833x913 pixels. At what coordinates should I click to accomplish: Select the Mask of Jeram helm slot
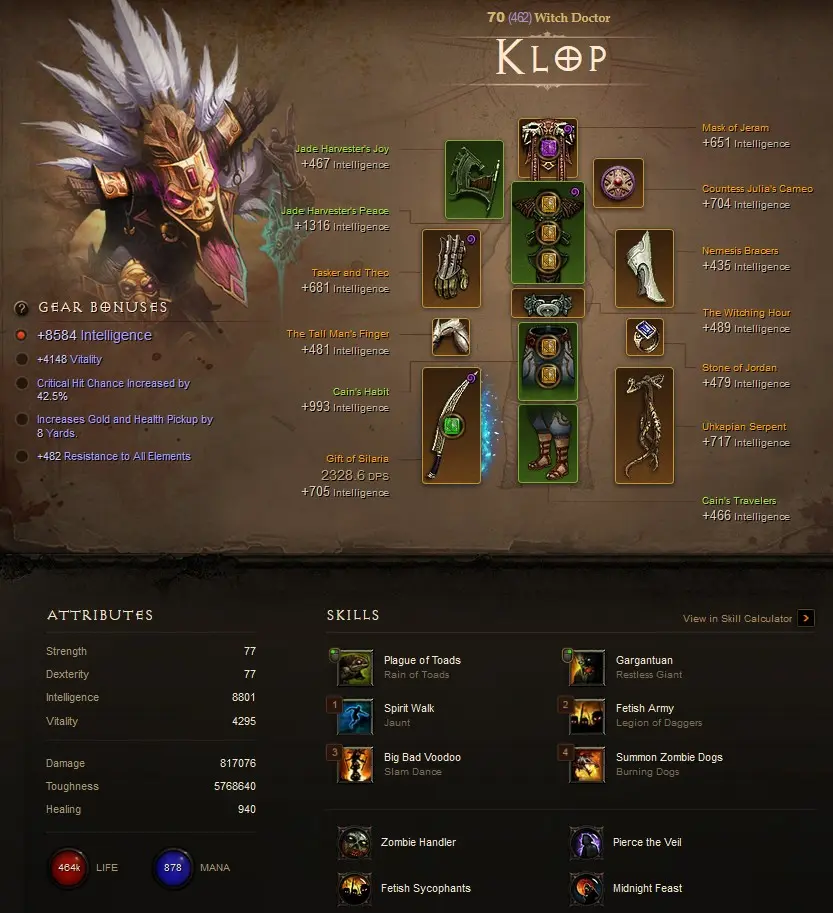[x=548, y=149]
